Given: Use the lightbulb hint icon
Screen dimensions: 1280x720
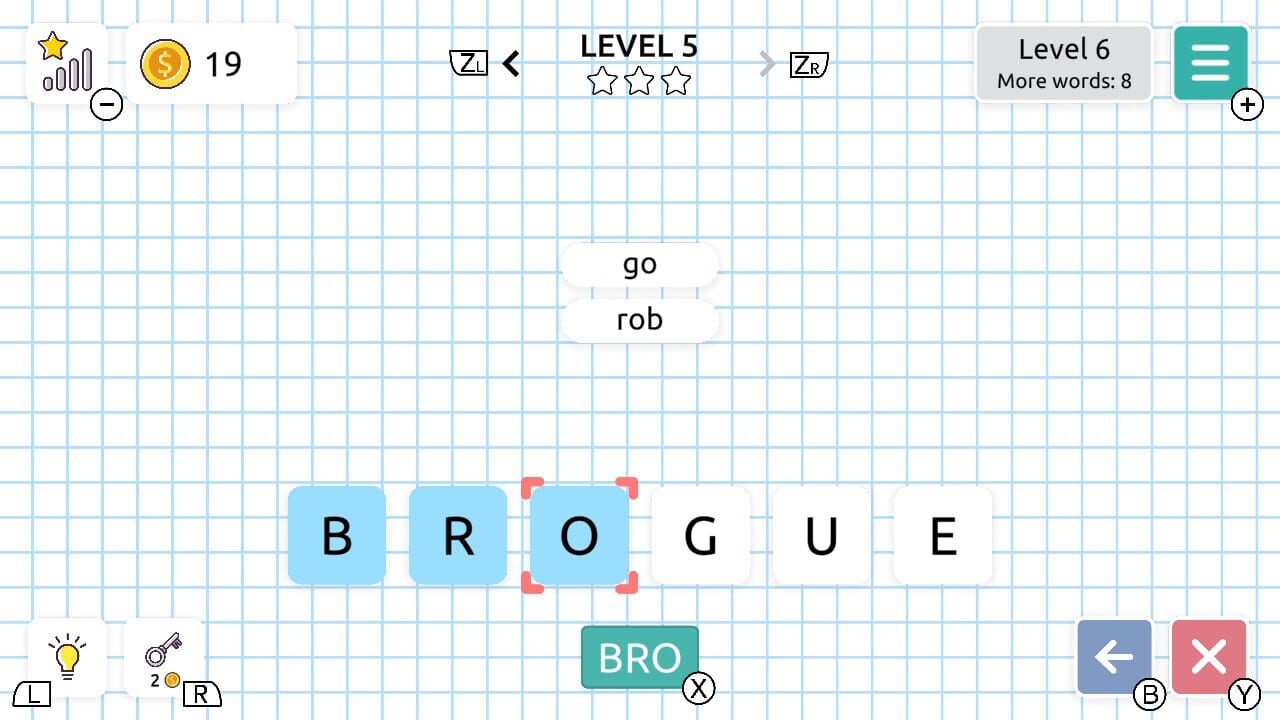Looking at the screenshot, I should coord(65,657).
